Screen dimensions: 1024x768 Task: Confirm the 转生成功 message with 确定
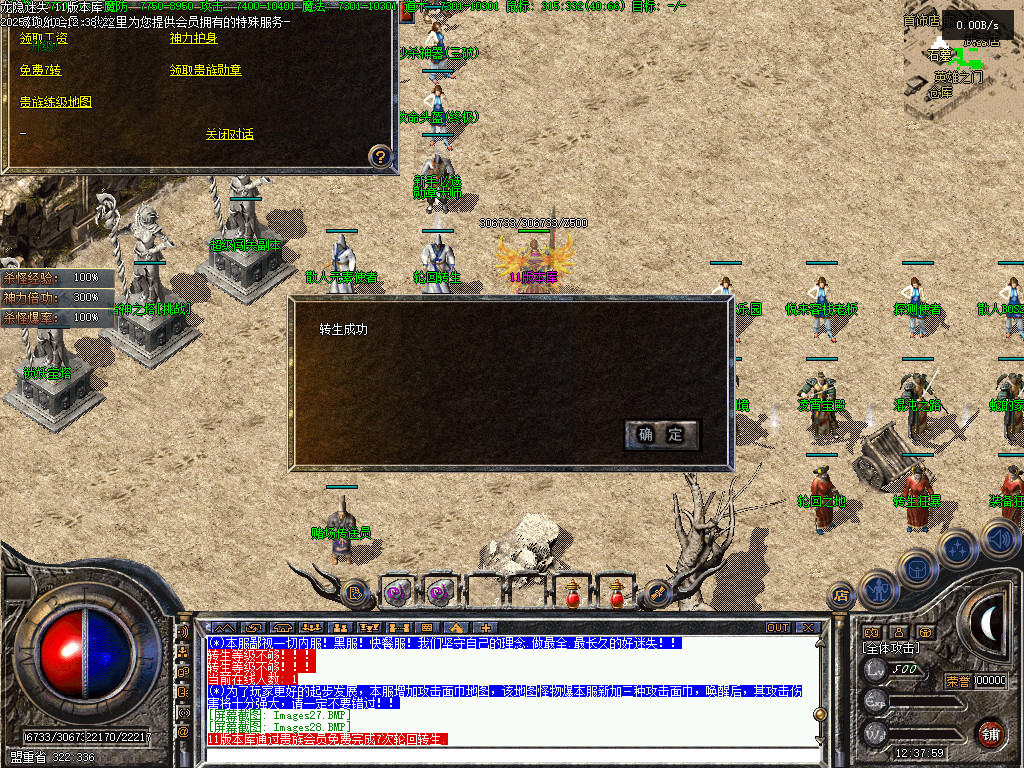tap(661, 434)
